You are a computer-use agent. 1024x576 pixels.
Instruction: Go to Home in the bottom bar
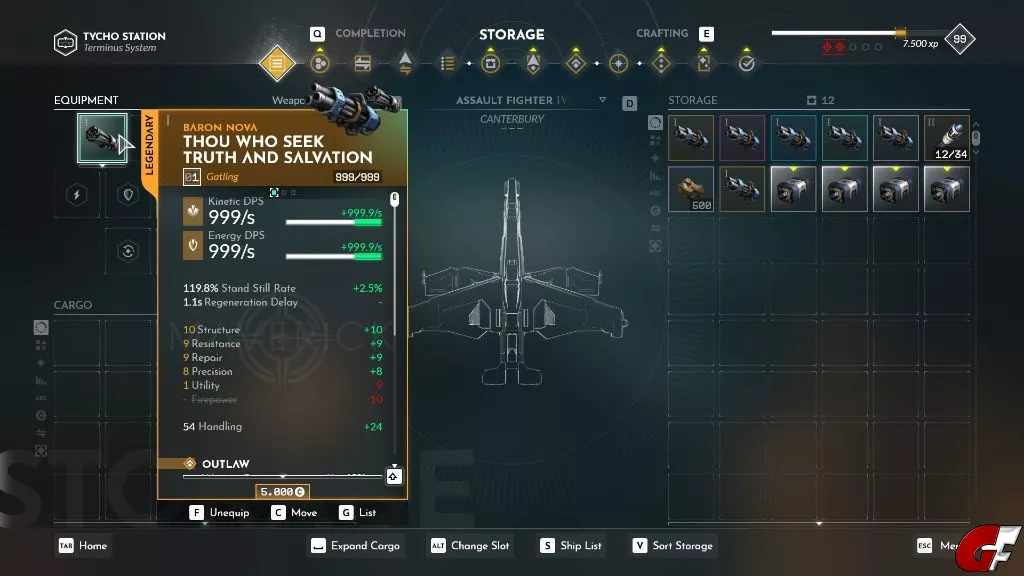(84, 546)
